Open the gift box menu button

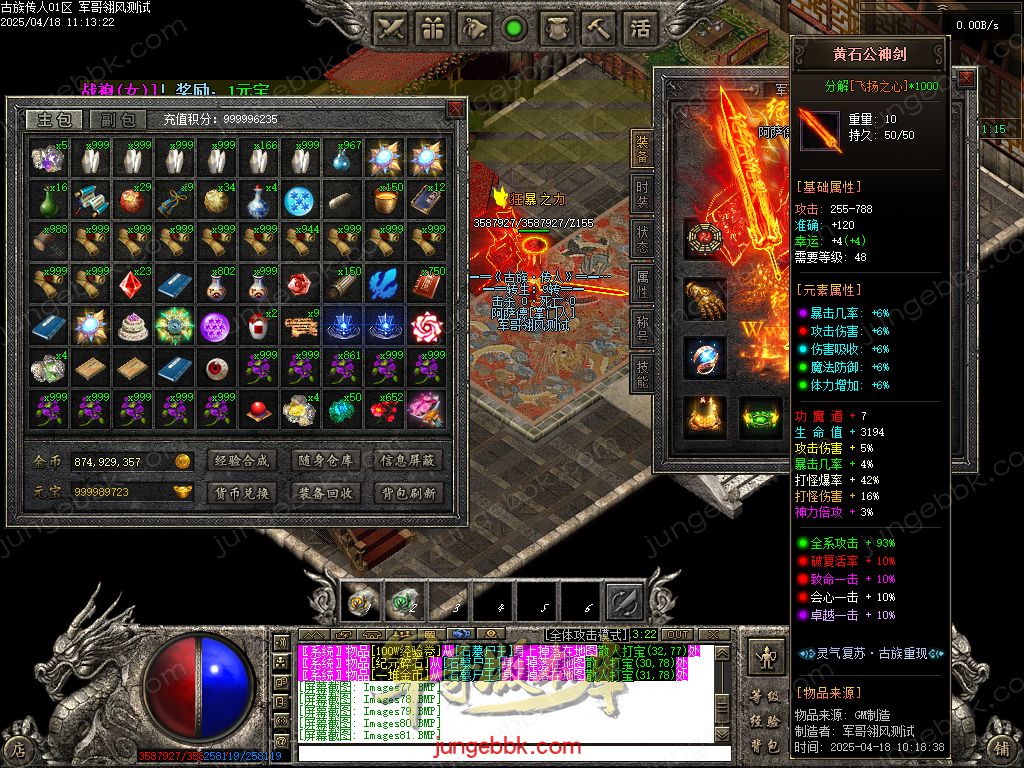432,28
